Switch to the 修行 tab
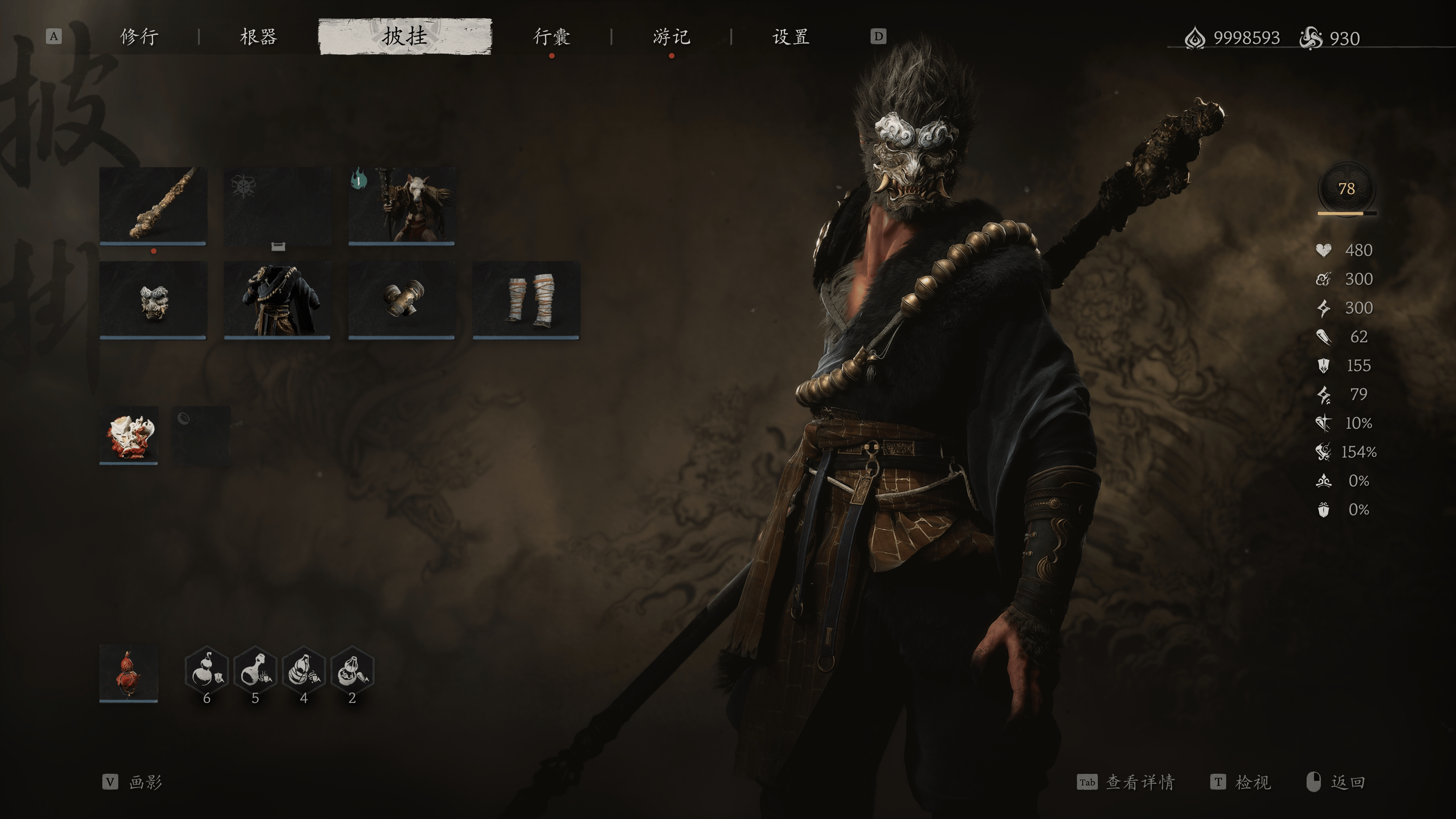Viewport: 1456px width, 819px height. pos(139,37)
